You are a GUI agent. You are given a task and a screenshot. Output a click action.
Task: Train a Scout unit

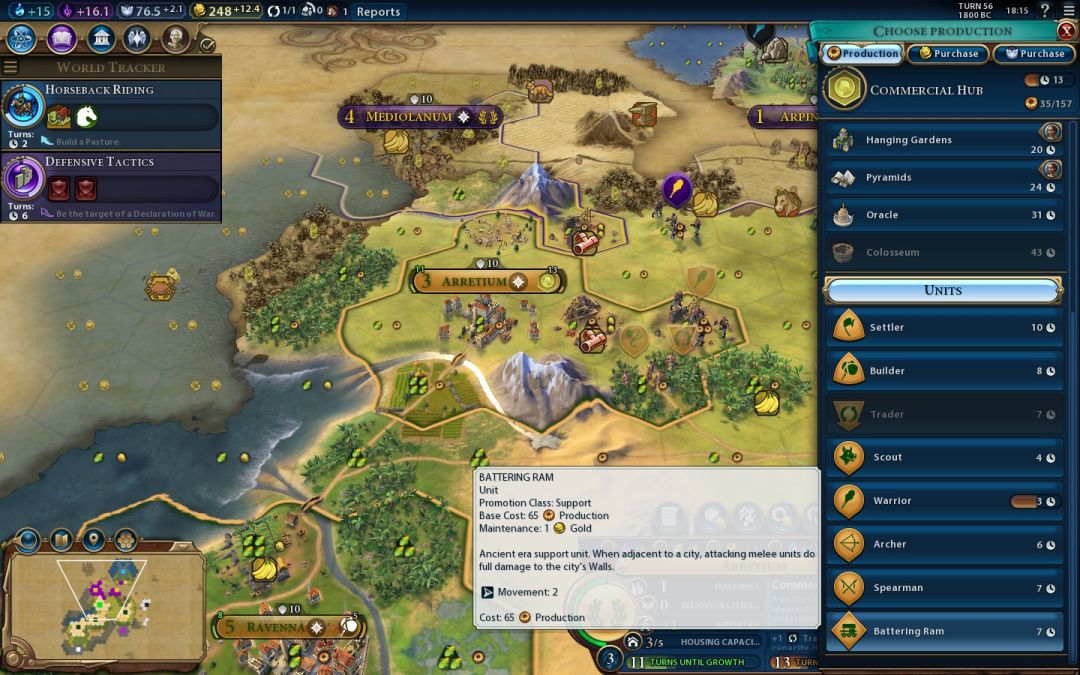point(944,458)
